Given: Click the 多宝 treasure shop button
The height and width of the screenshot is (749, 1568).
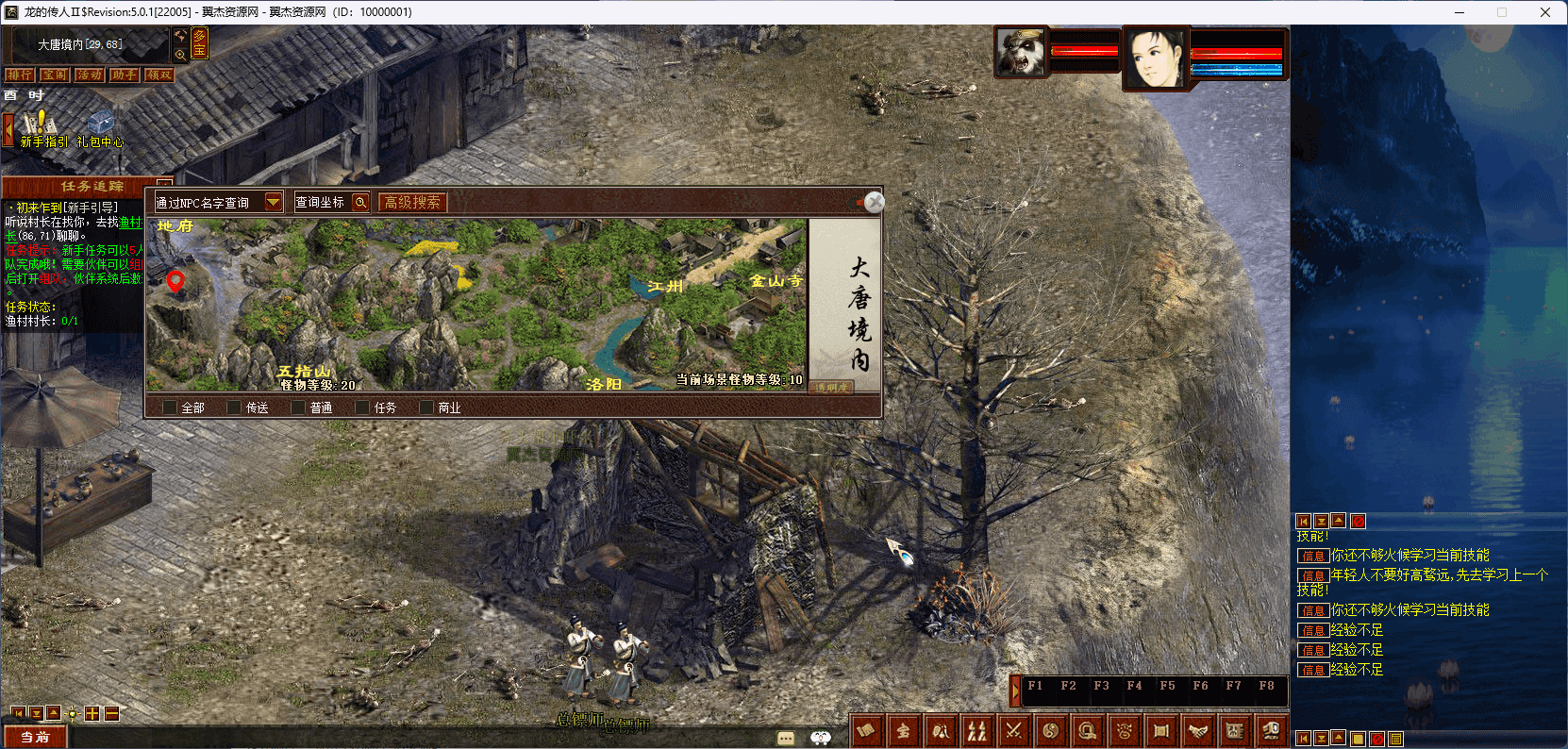Looking at the screenshot, I should click(199, 43).
